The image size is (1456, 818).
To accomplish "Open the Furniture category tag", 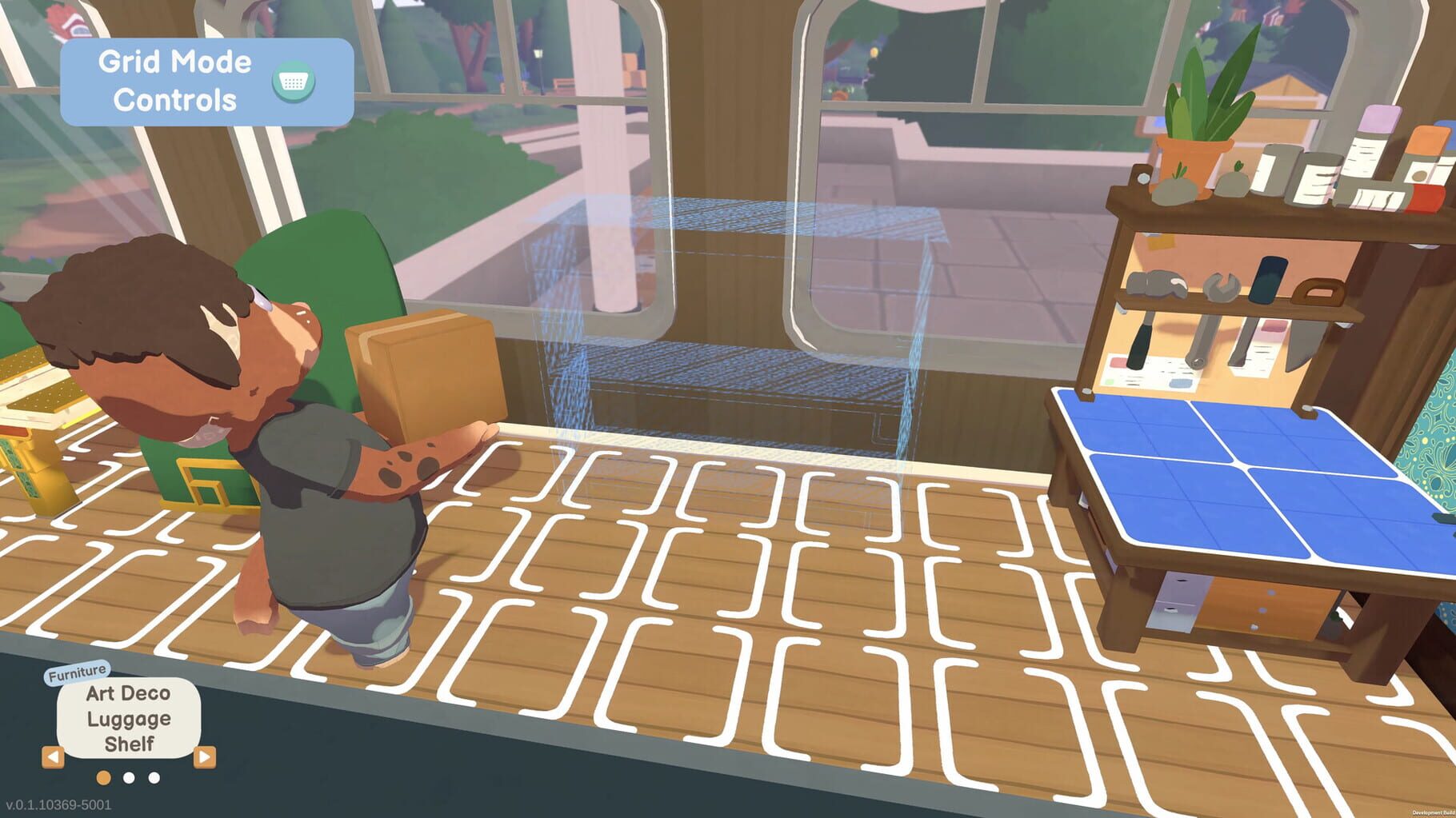I will pos(76,674).
